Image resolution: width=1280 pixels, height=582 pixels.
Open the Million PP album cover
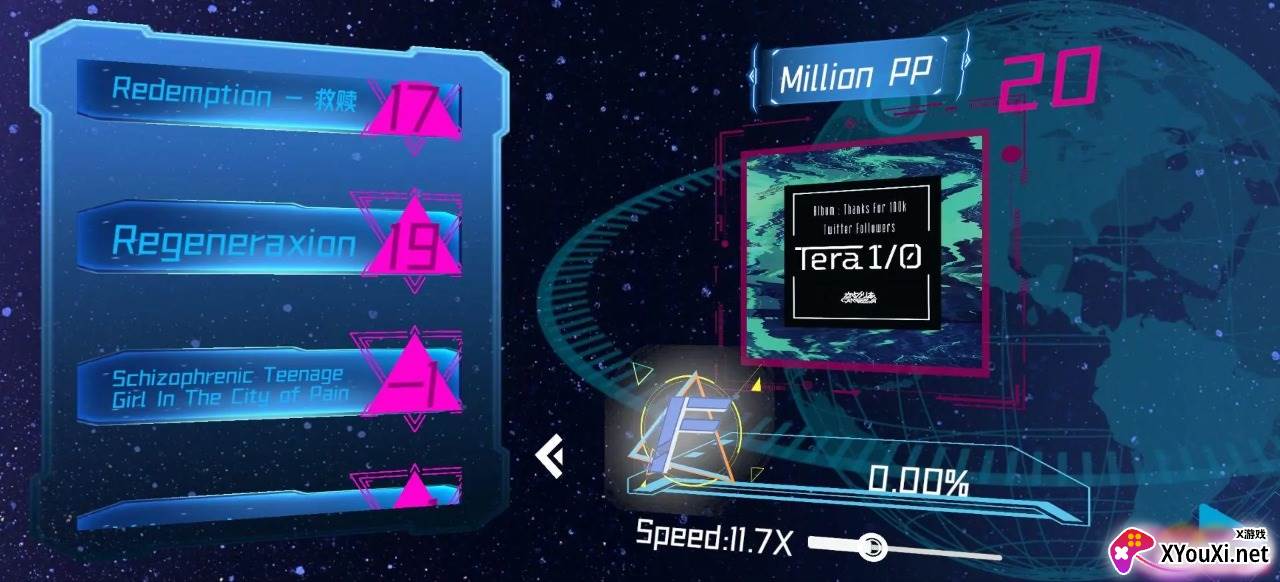(863, 250)
